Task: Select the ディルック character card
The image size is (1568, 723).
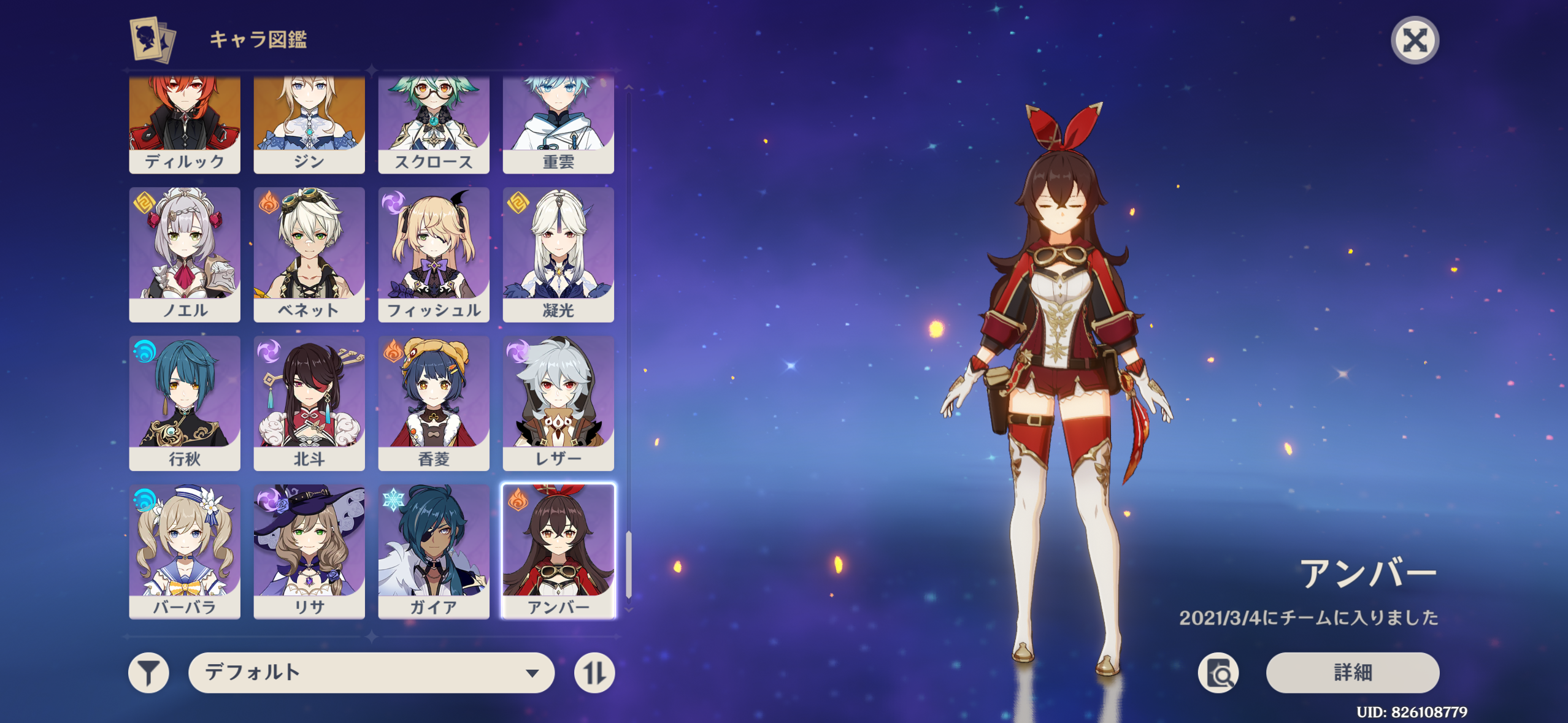Action: (x=184, y=125)
